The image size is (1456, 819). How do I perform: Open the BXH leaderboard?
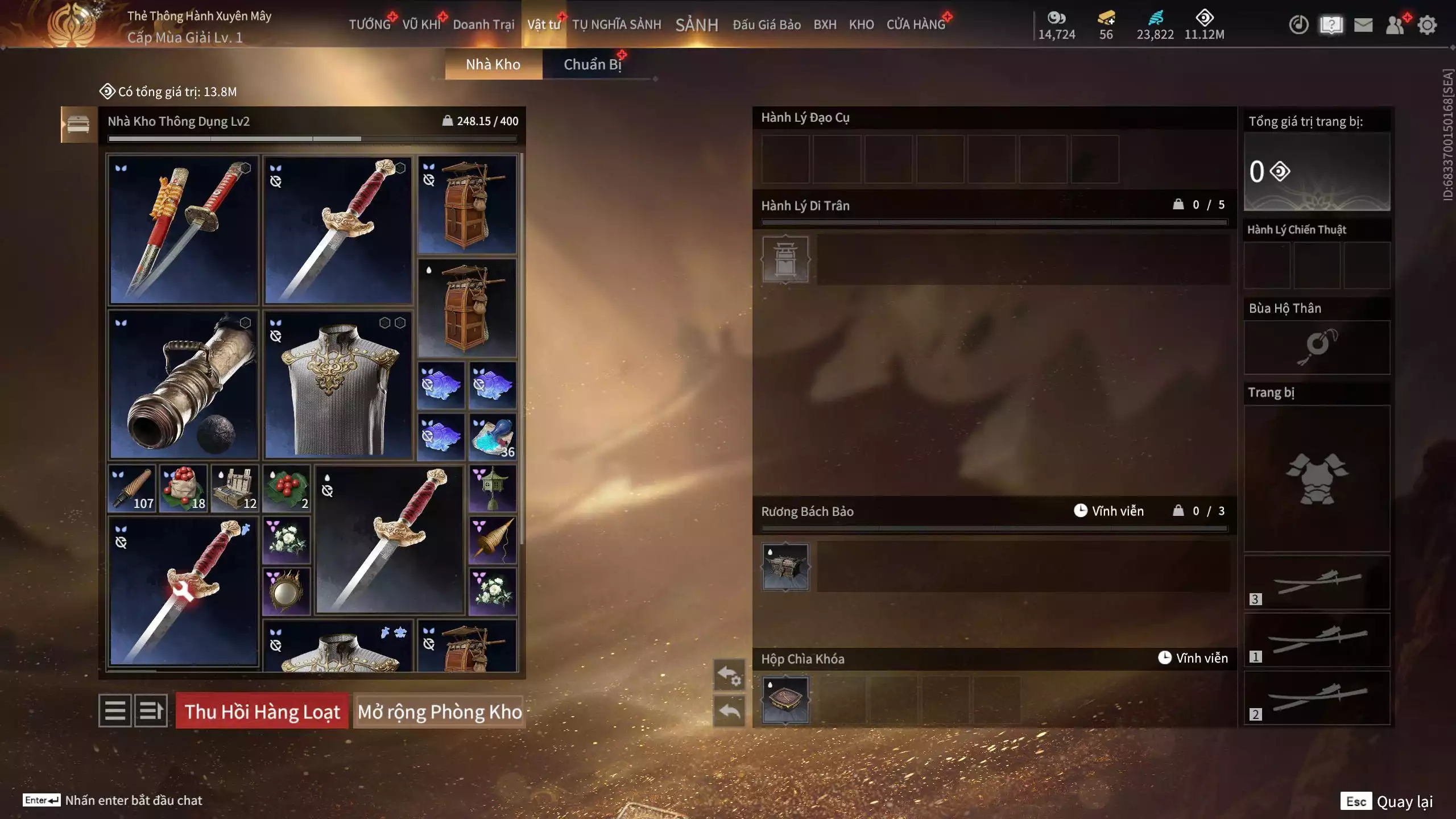(x=825, y=24)
